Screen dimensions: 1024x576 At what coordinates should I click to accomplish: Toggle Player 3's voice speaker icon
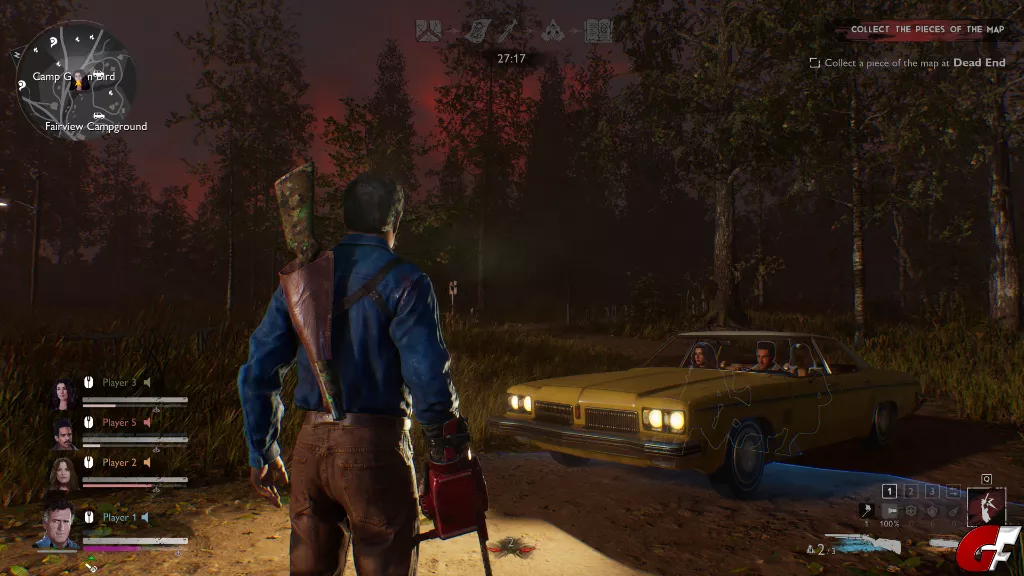pyautogui.click(x=147, y=382)
